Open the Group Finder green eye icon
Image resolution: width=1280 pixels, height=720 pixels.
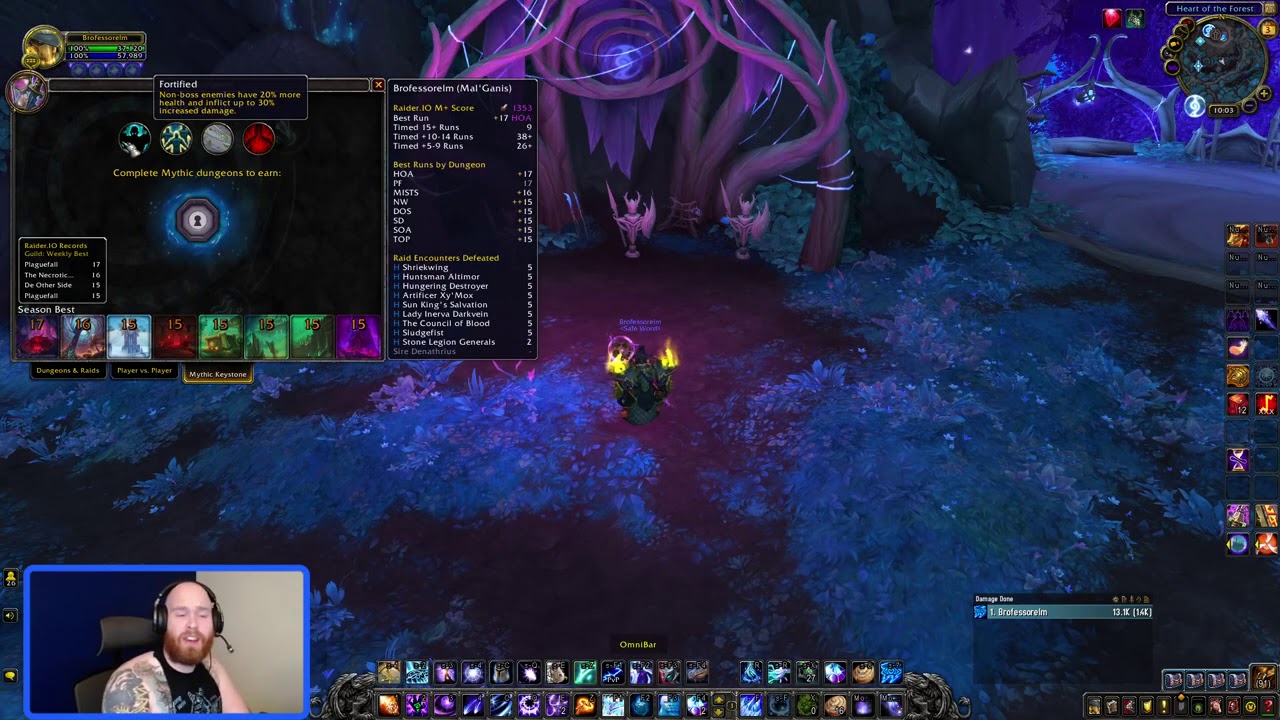pos(1200,706)
